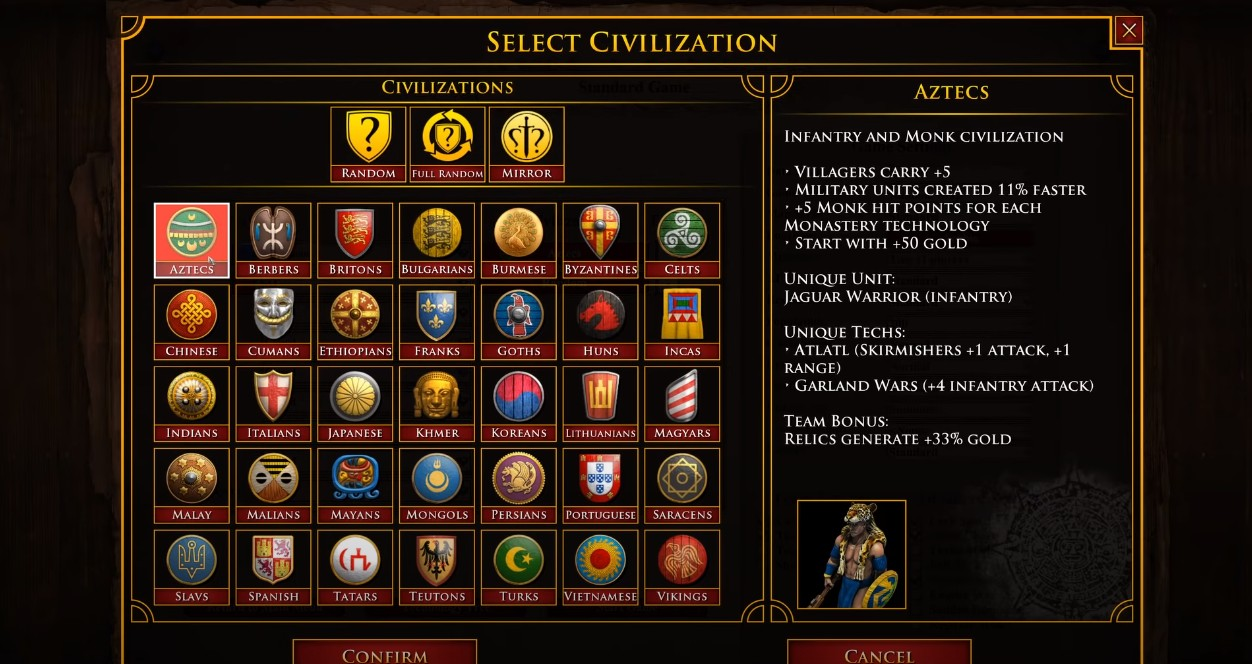Viewport: 1252px width, 664px height.
Task: Select the Aztecs civilization
Action: [x=191, y=240]
